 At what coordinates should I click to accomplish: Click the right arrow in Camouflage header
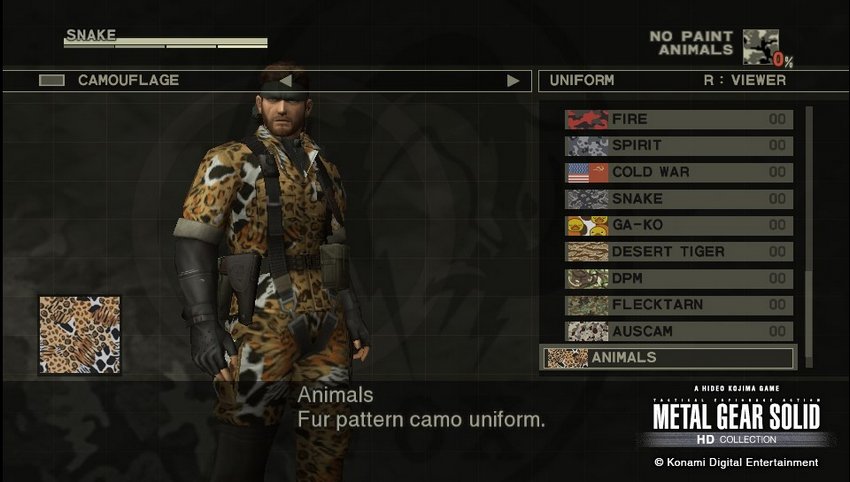[x=513, y=81]
